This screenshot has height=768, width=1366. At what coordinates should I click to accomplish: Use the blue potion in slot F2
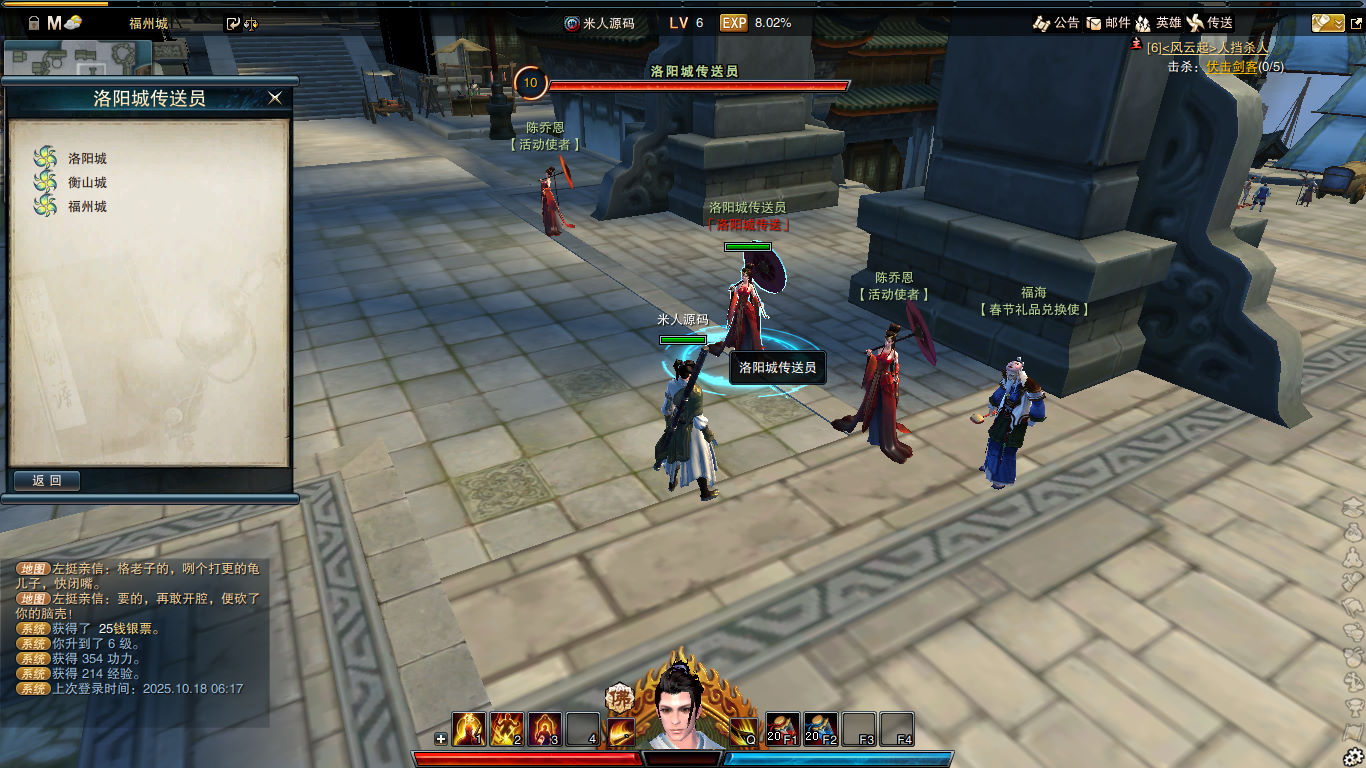(x=821, y=729)
